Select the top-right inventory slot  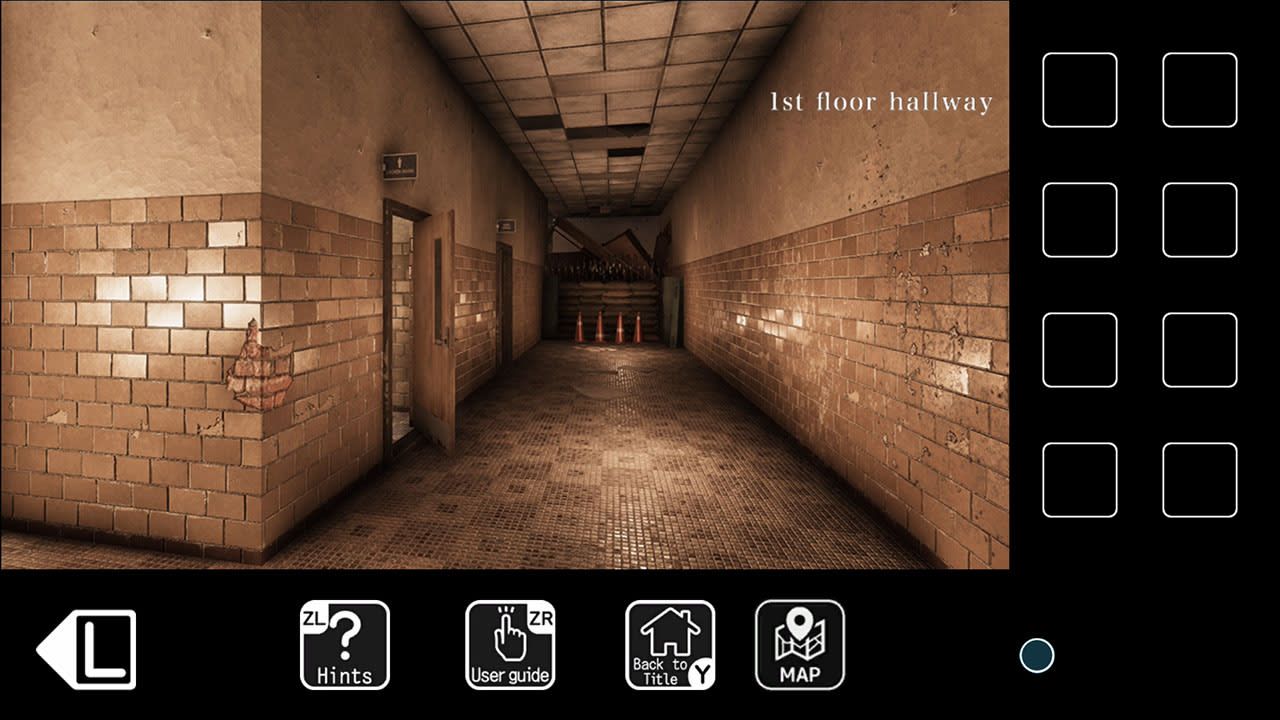click(x=1199, y=89)
